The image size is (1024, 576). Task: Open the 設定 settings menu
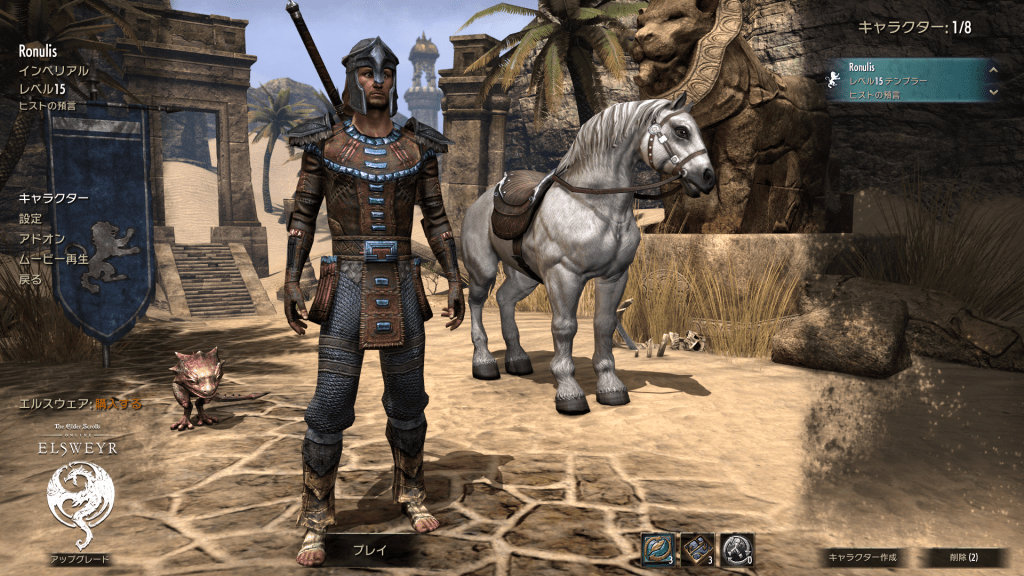point(31,218)
